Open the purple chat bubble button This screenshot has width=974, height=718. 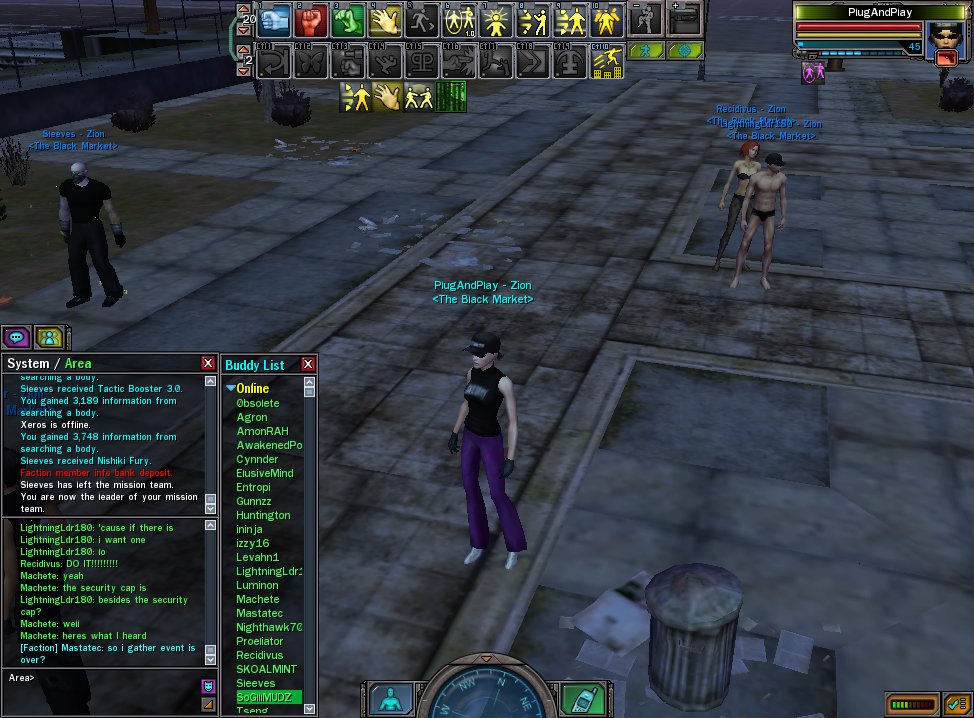(16, 338)
